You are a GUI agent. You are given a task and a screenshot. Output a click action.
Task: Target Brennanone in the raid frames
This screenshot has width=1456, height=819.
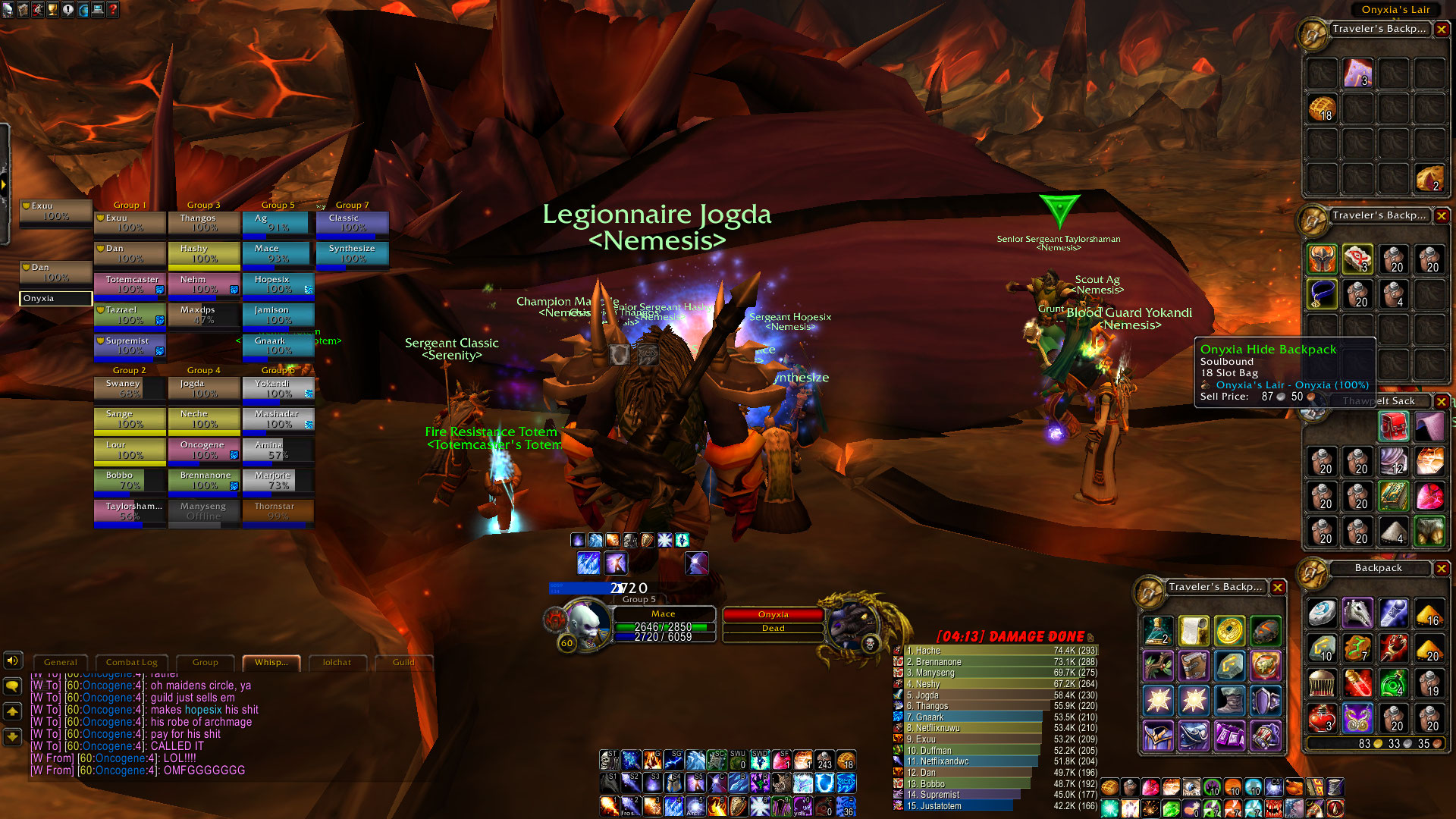click(x=204, y=480)
